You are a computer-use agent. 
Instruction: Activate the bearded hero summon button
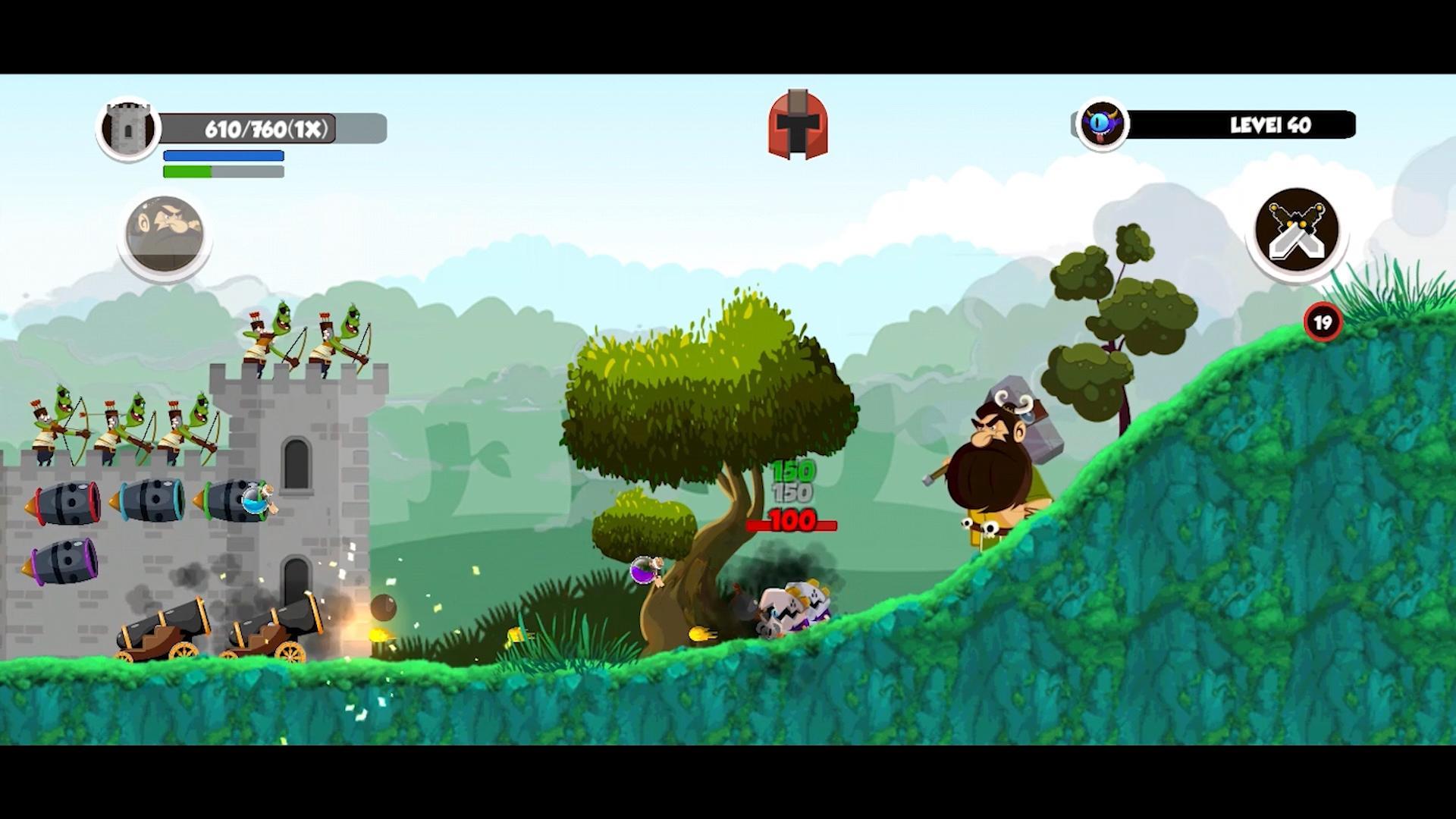[165, 233]
